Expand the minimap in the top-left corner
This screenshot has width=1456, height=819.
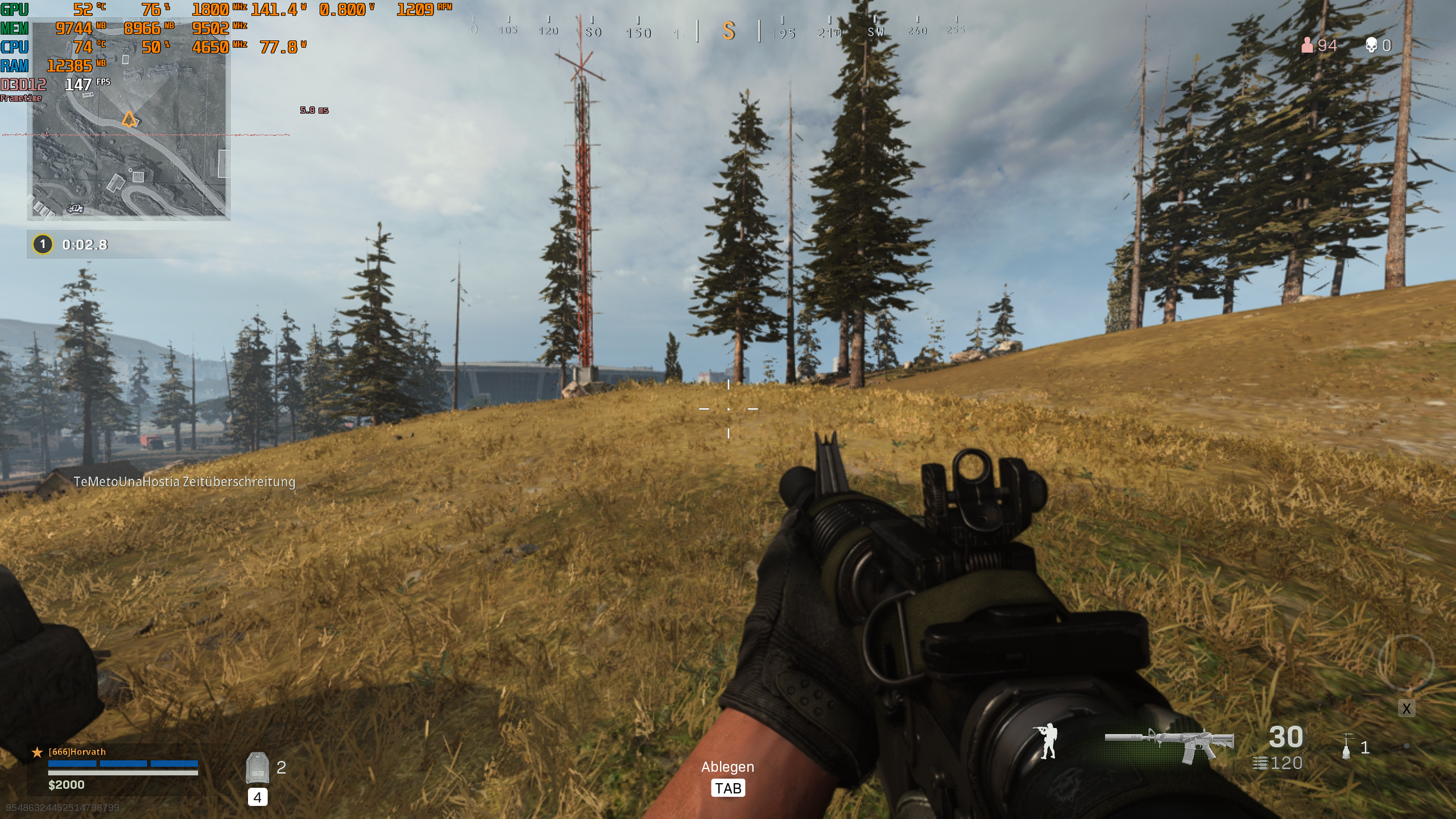(x=171, y=159)
